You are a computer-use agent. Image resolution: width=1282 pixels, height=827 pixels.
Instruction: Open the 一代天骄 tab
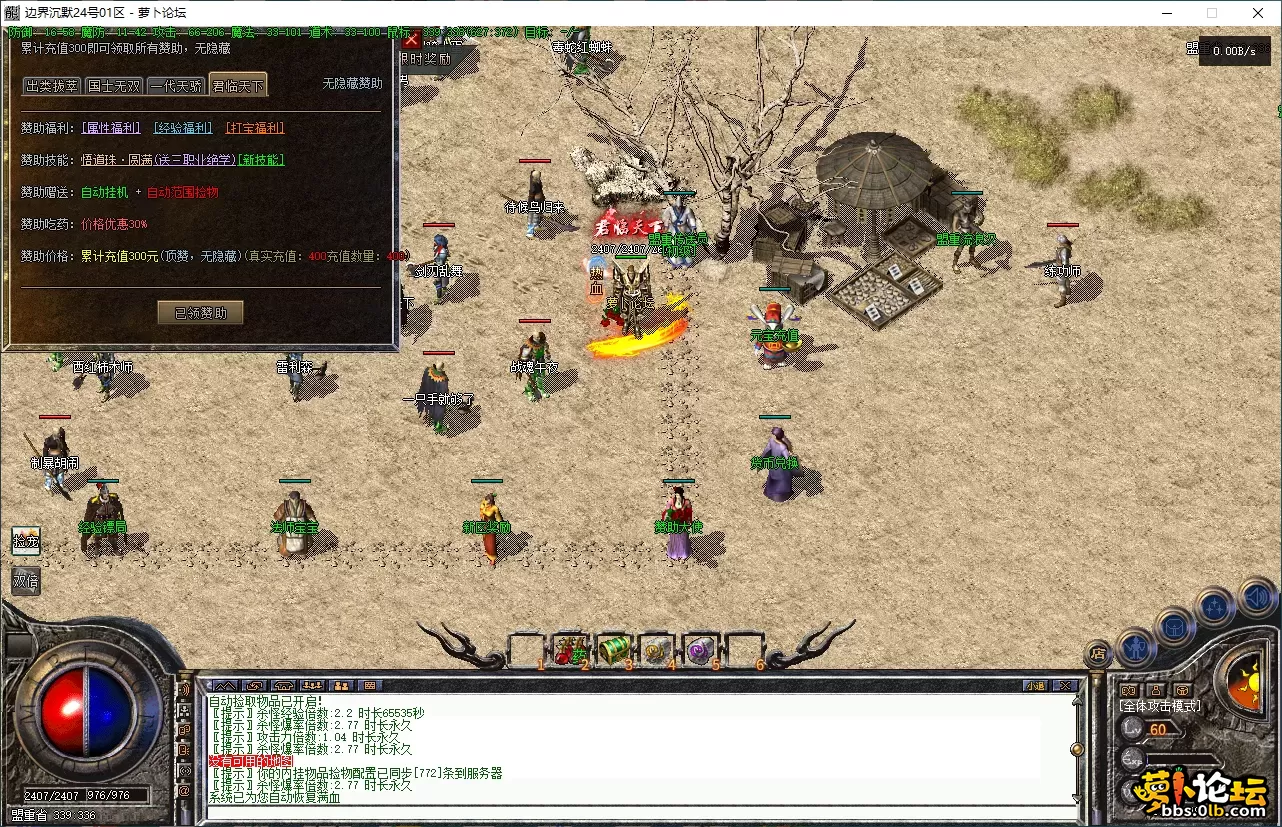pos(176,86)
